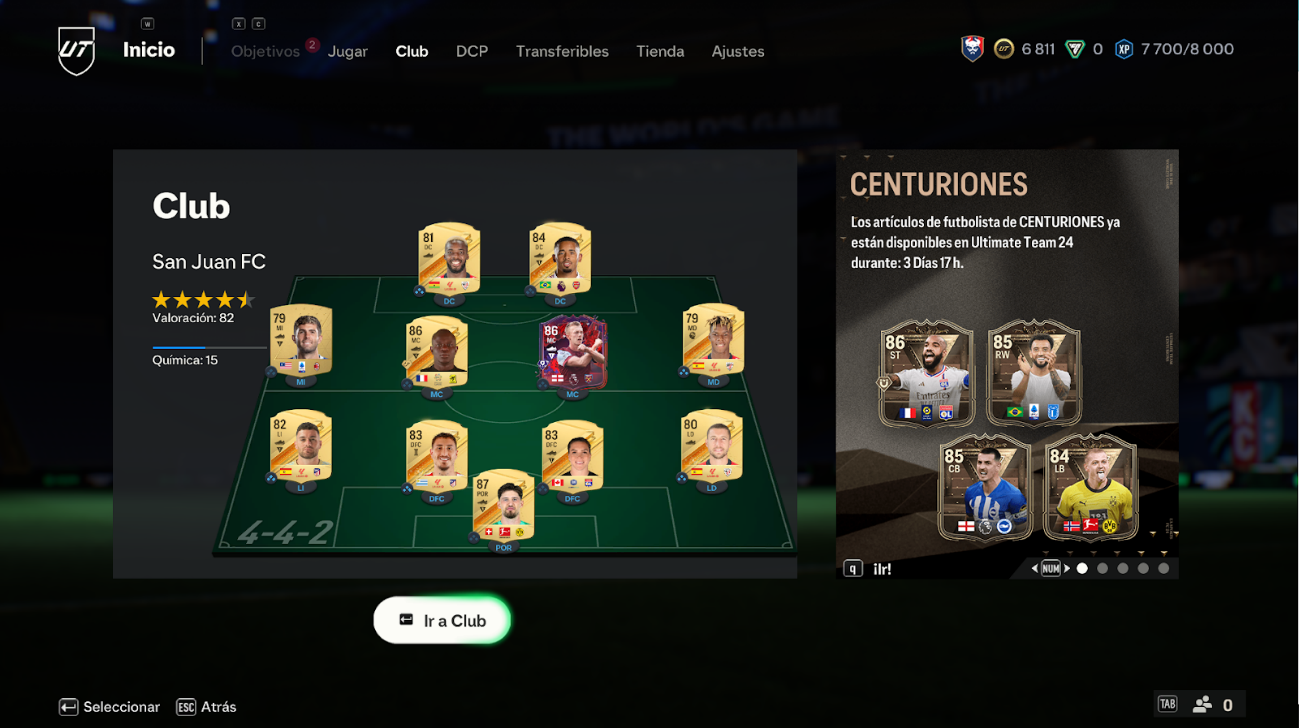Open the Jugar menu item
Image resolution: width=1299 pixels, height=728 pixels.
[347, 51]
